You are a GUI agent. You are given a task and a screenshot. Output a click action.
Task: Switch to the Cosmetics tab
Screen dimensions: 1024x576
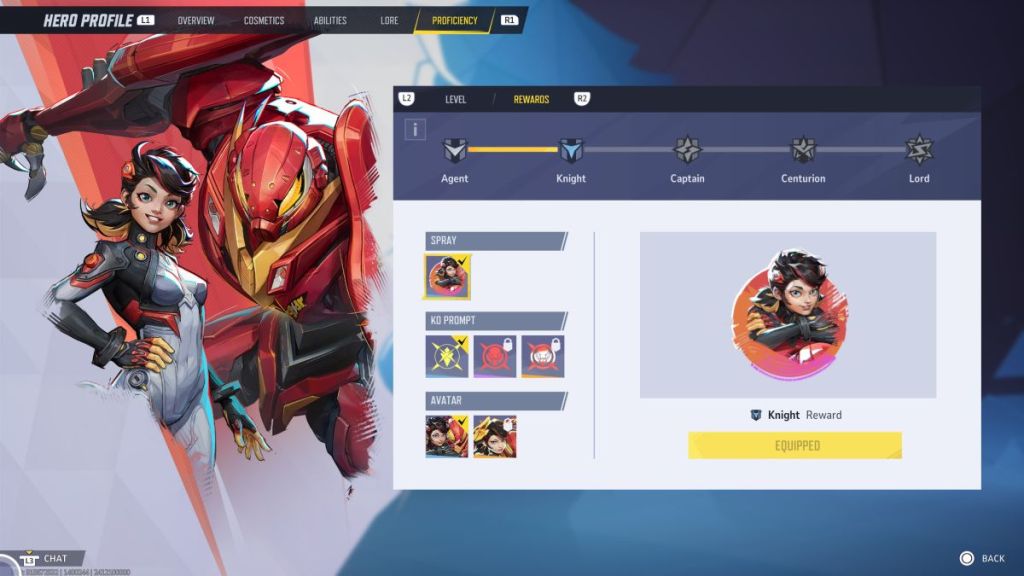tap(264, 20)
